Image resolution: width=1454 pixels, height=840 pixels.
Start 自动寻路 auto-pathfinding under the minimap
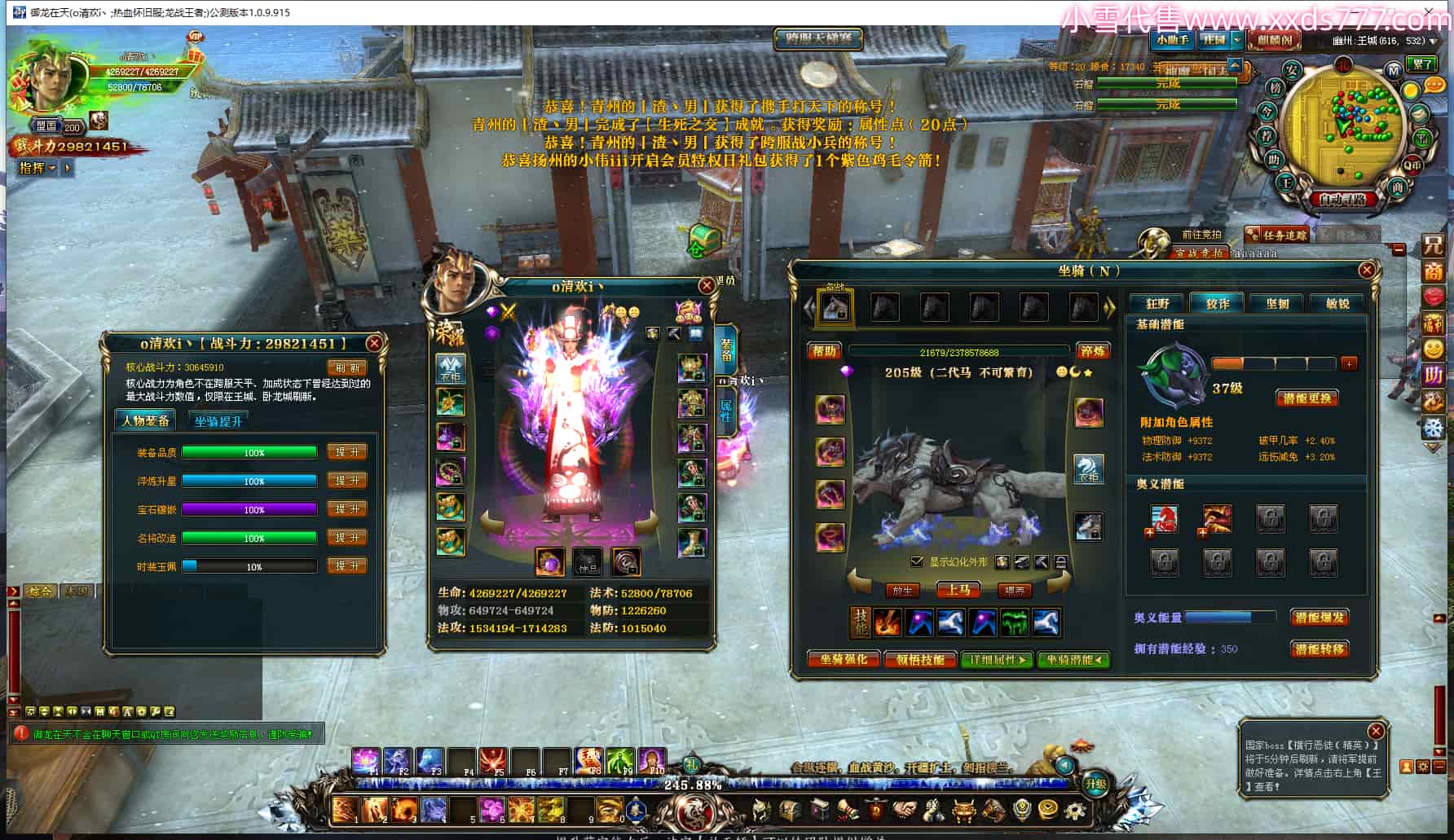point(1342,199)
